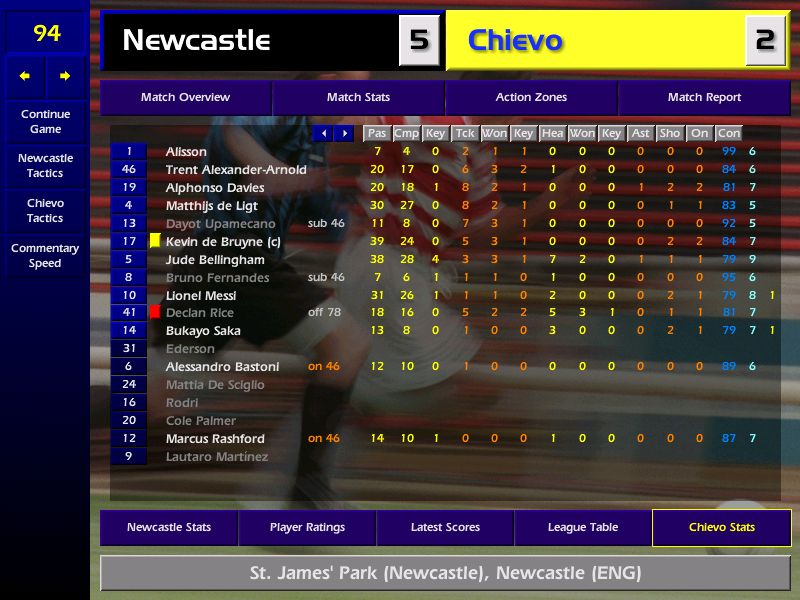Open Newcastle Tactics
Image resolution: width=800 pixels, height=600 pixels.
click(x=45, y=165)
